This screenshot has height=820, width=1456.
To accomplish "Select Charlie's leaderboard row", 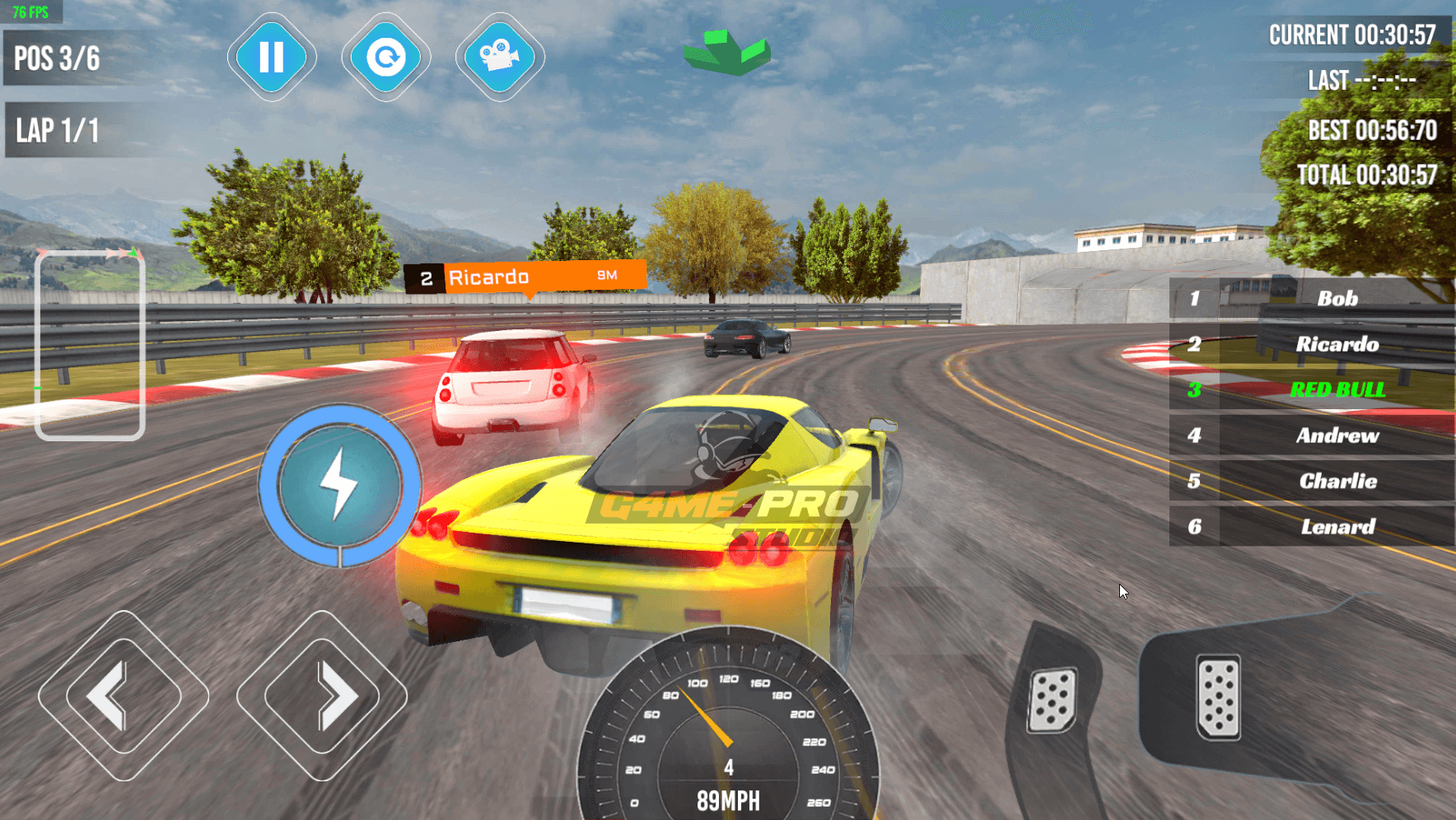I will [x=1311, y=481].
